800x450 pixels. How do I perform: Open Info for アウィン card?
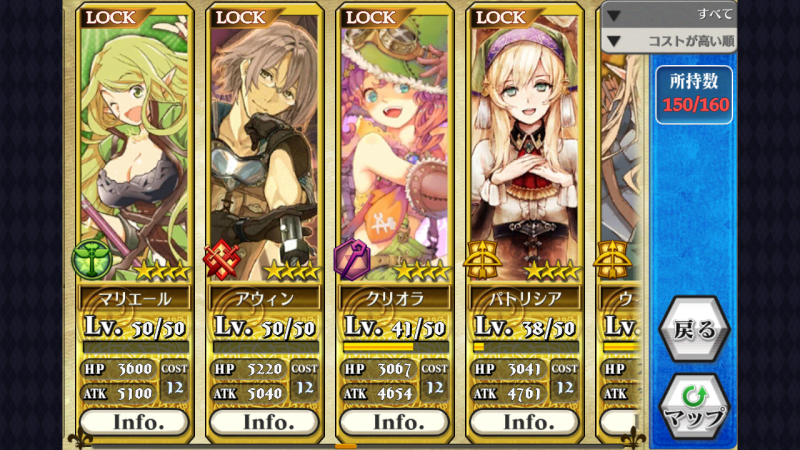tap(265, 421)
